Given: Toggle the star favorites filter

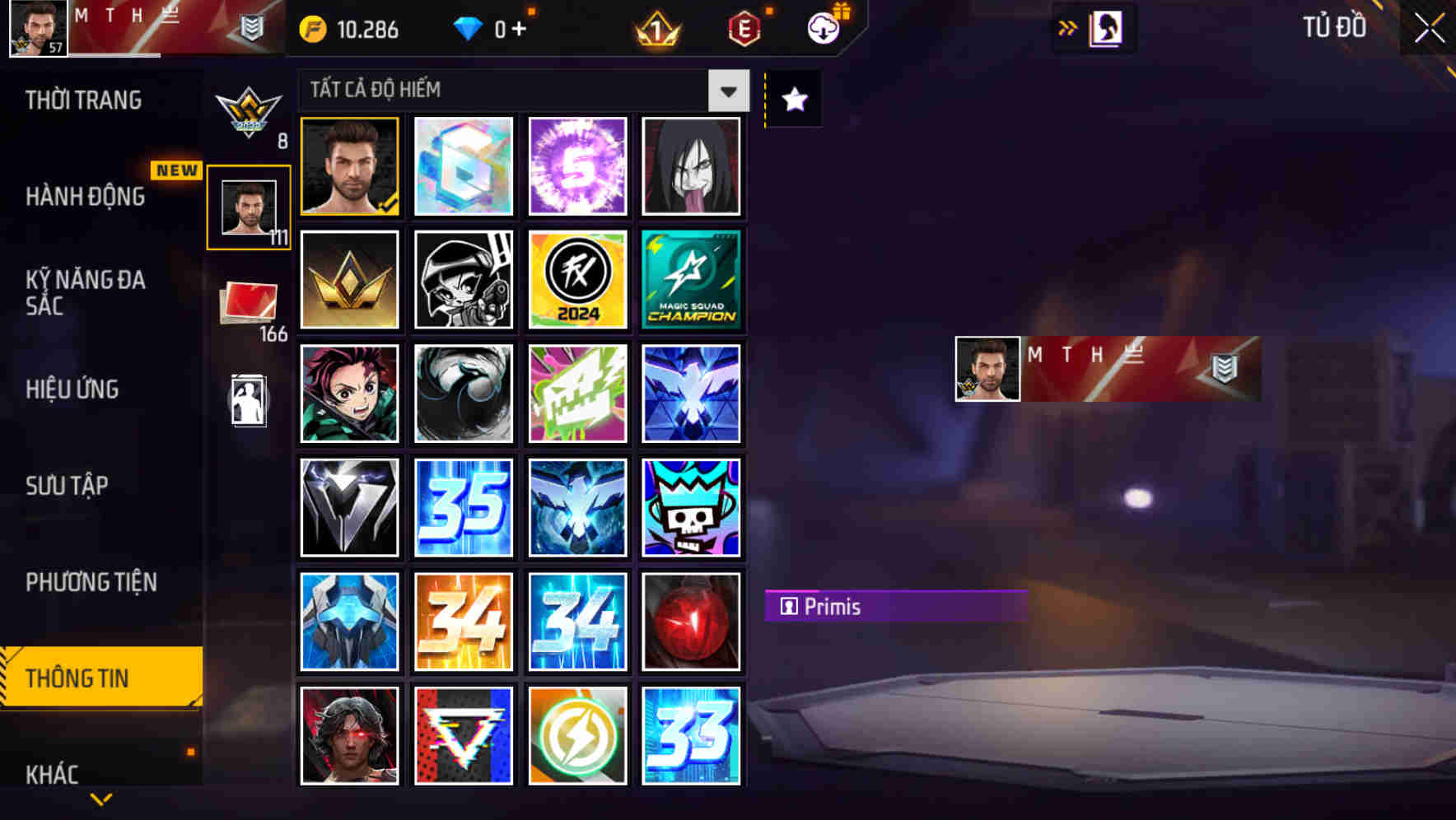Looking at the screenshot, I should tap(793, 100).
